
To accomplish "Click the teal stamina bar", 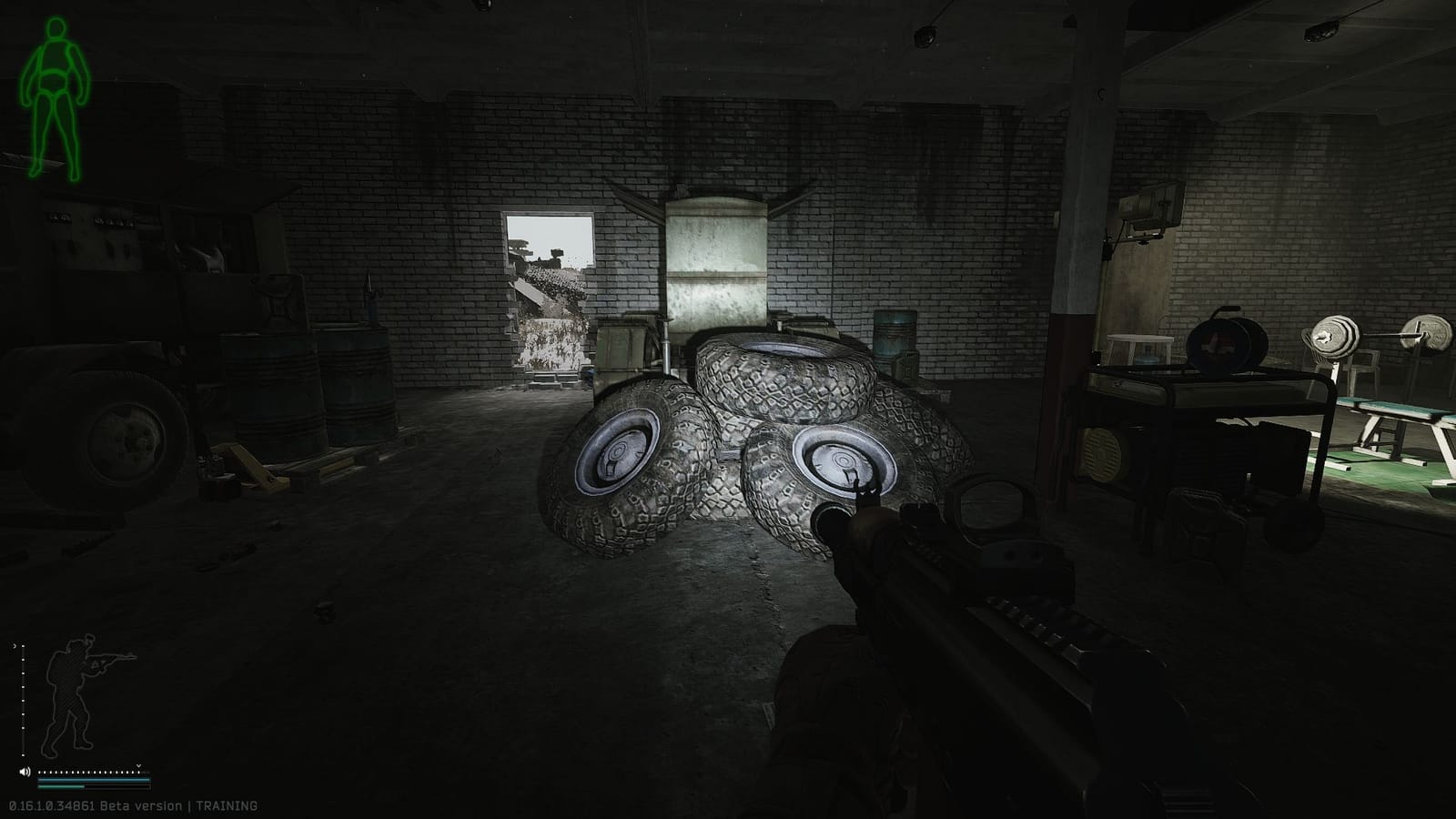I will [94, 780].
